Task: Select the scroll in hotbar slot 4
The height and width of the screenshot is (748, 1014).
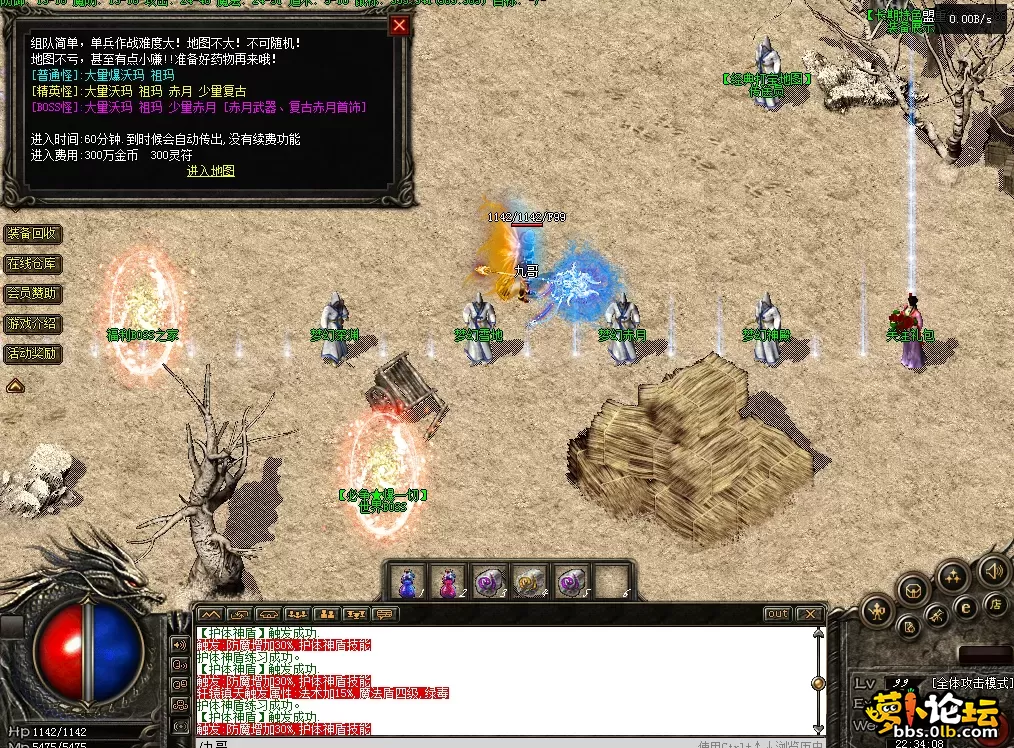Action: pyautogui.click(x=526, y=581)
